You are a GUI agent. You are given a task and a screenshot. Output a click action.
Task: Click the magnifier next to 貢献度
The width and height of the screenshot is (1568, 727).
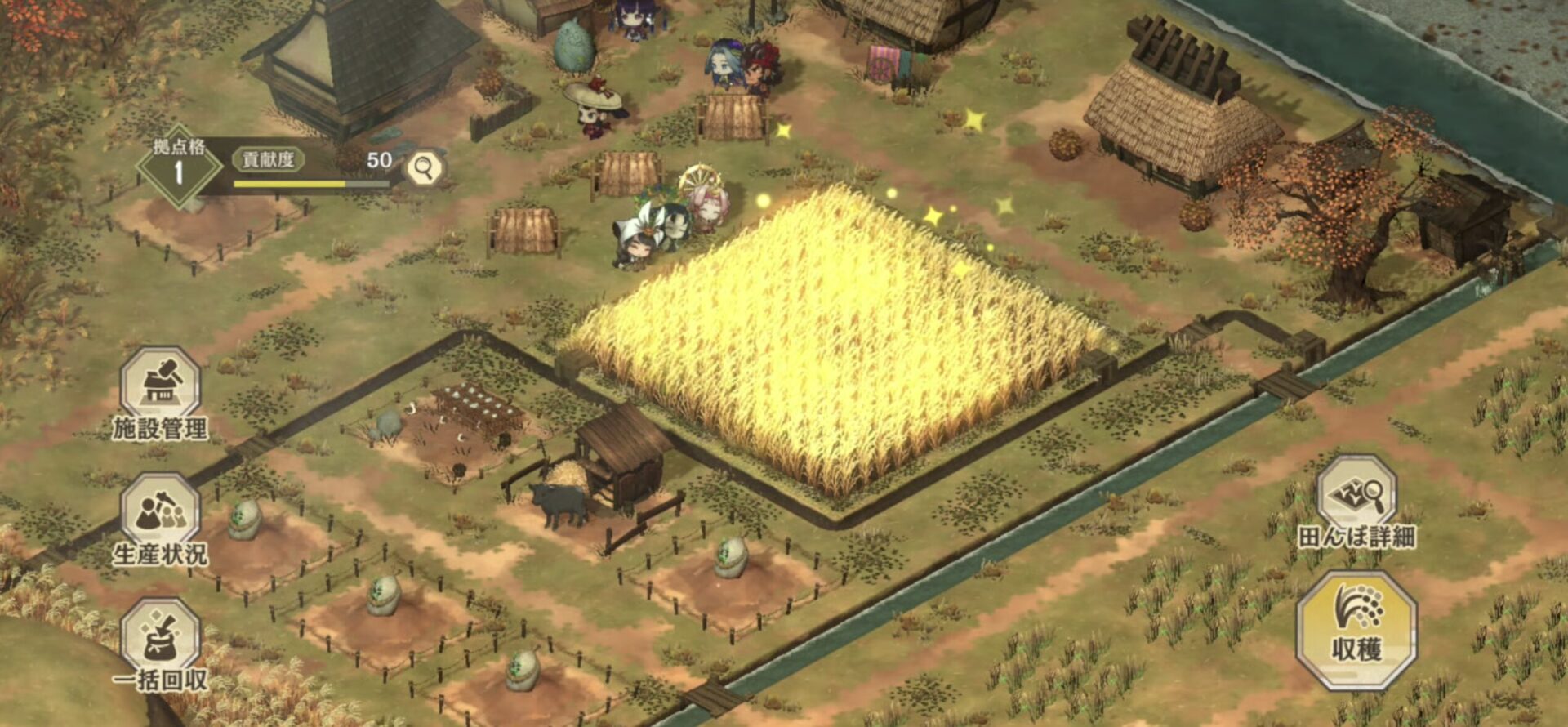424,167
